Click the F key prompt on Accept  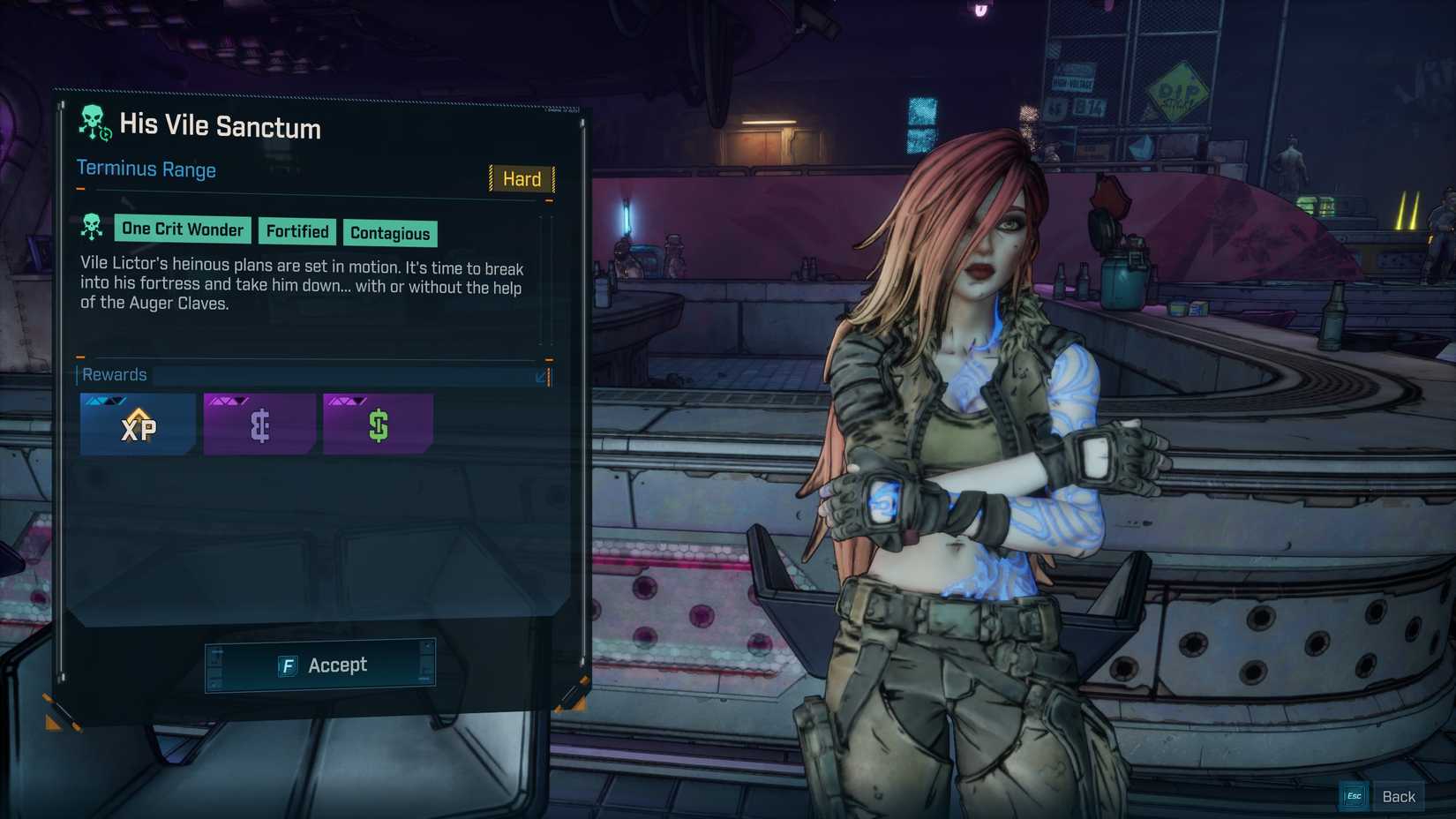[289, 665]
